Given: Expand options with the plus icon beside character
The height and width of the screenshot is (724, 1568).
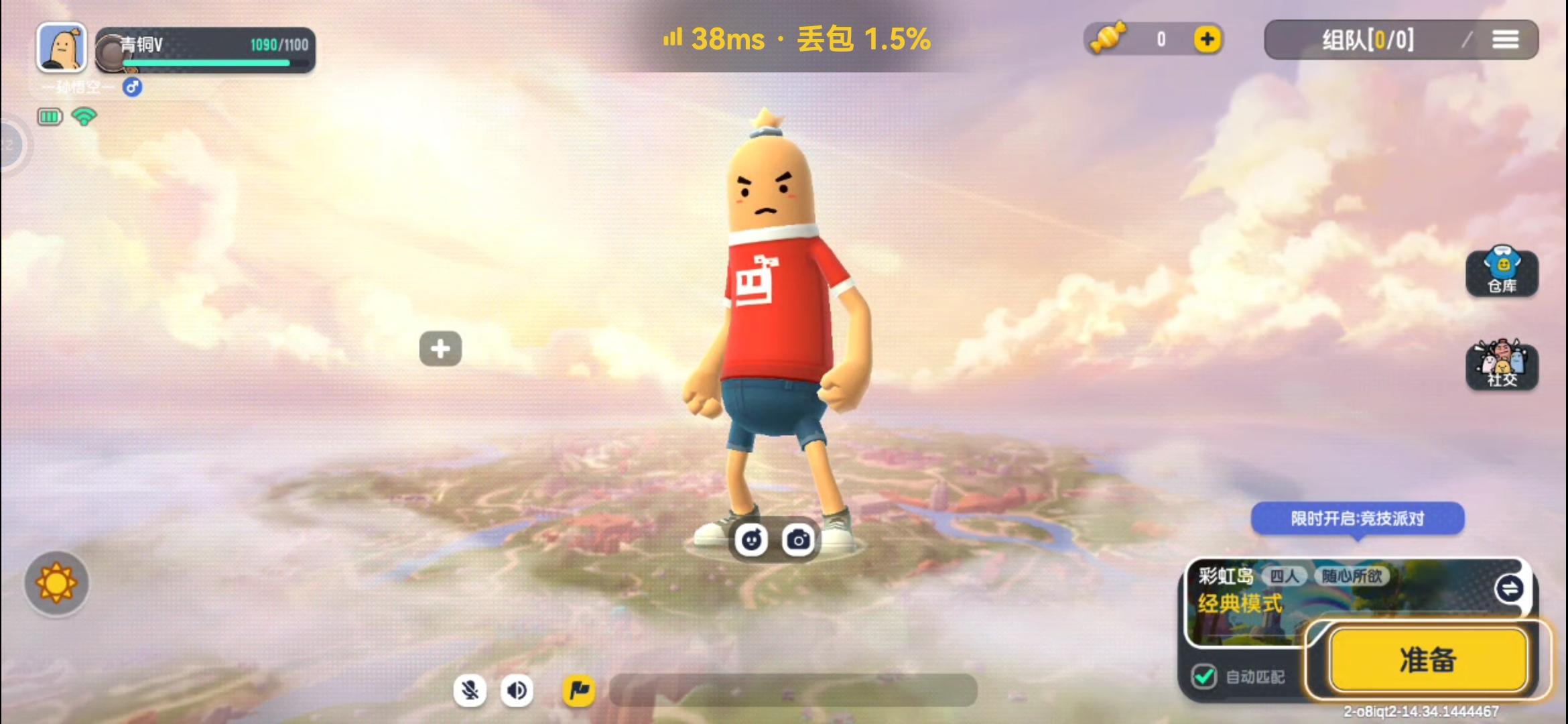Looking at the screenshot, I should click(x=440, y=348).
